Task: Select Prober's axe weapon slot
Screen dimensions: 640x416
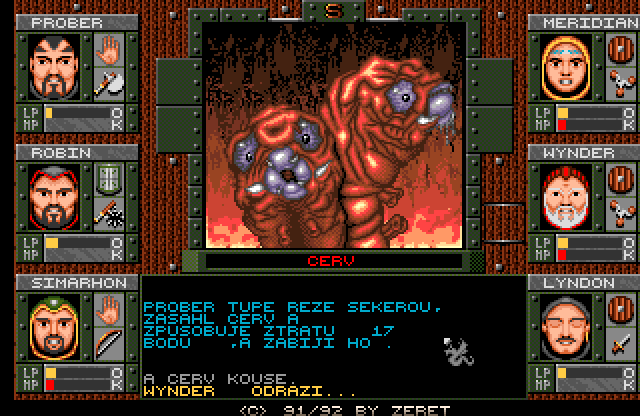Action: [x=107, y=84]
